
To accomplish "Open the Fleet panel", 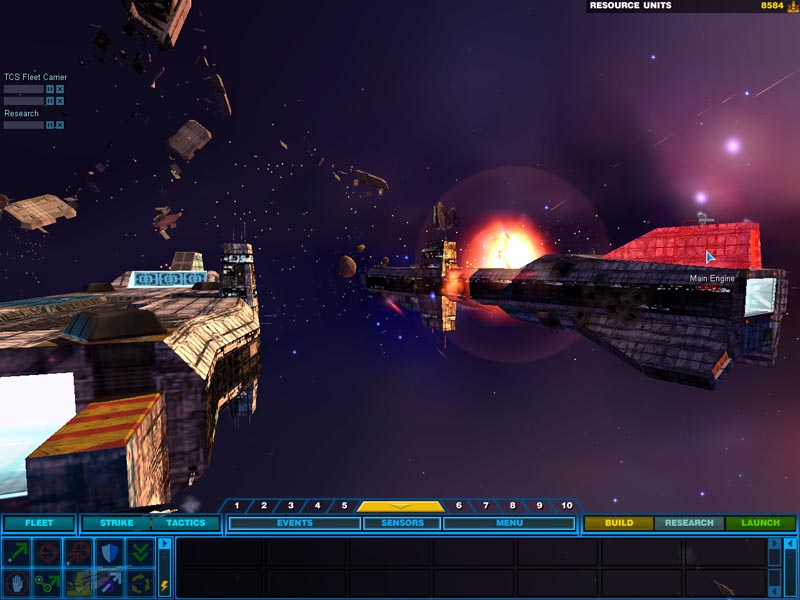I will coord(38,523).
